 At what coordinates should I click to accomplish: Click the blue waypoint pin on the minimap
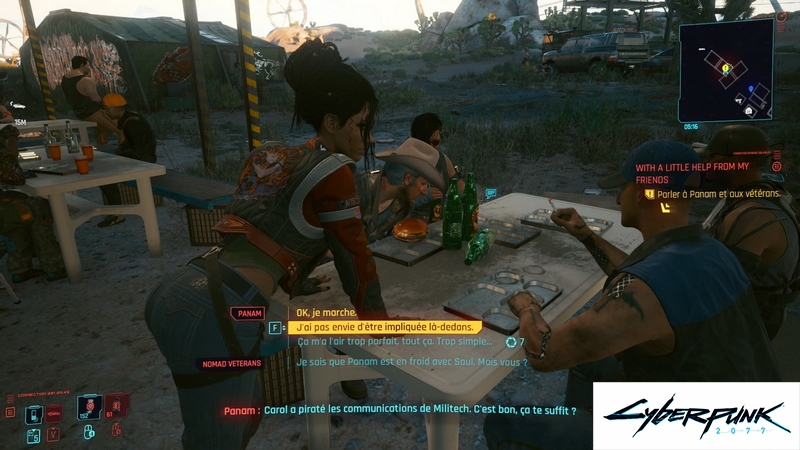[x=749, y=89]
